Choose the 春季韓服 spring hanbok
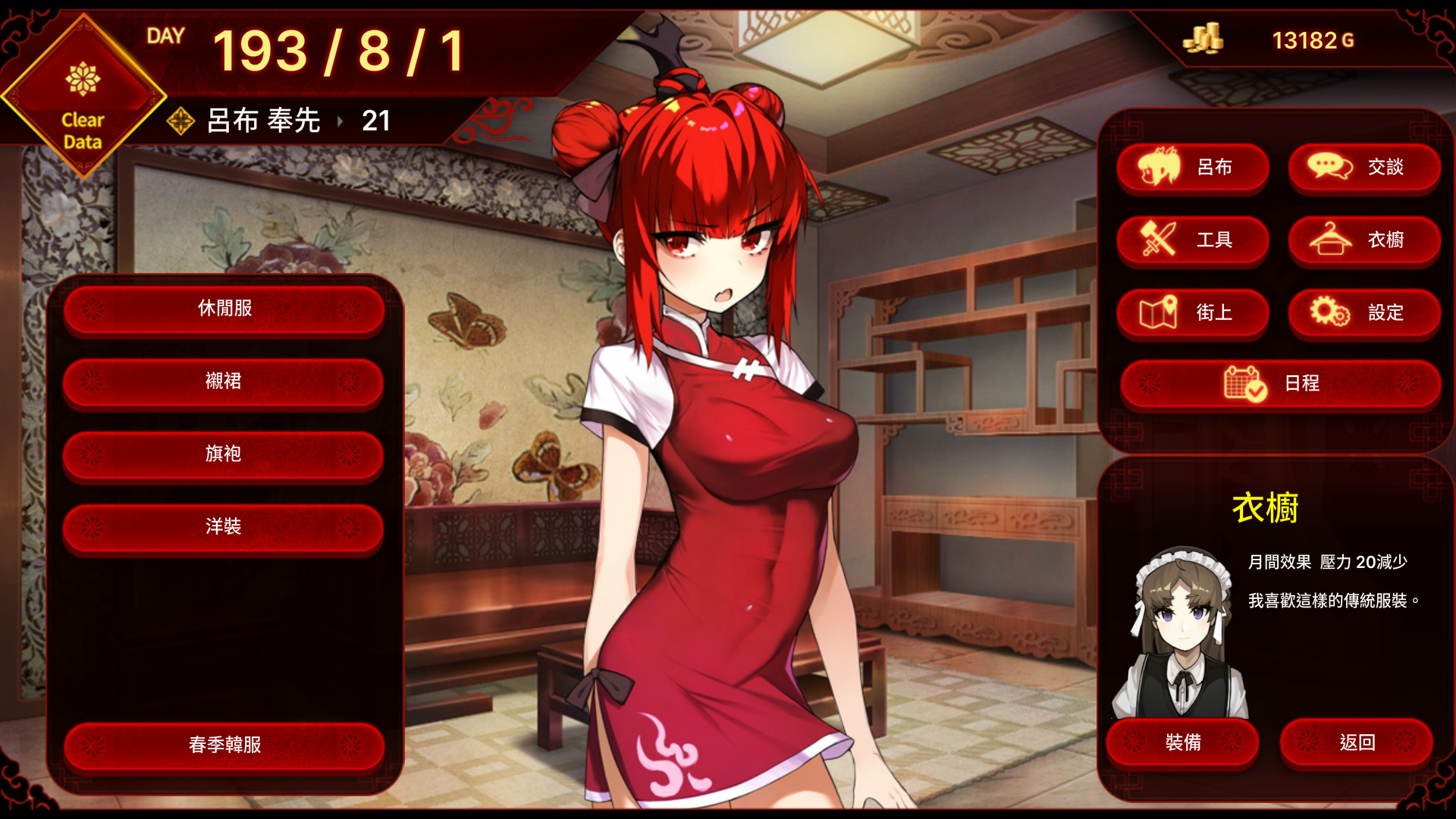 click(x=224, y=745)
